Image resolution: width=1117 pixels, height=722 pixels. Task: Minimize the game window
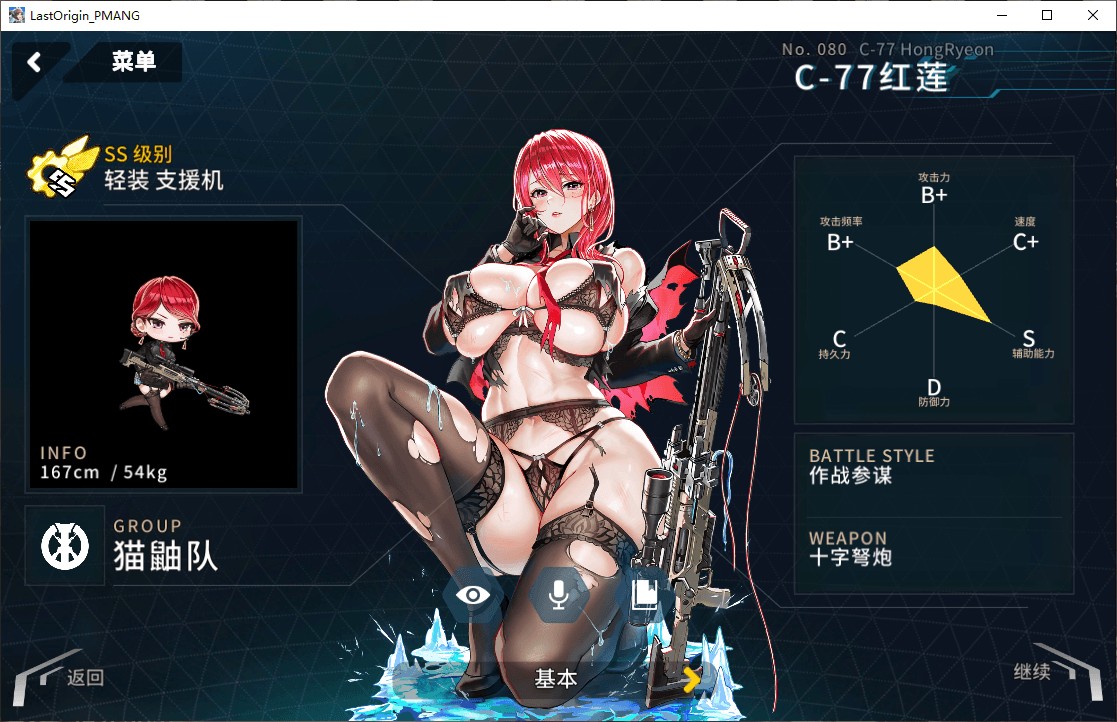point(1000,15)
